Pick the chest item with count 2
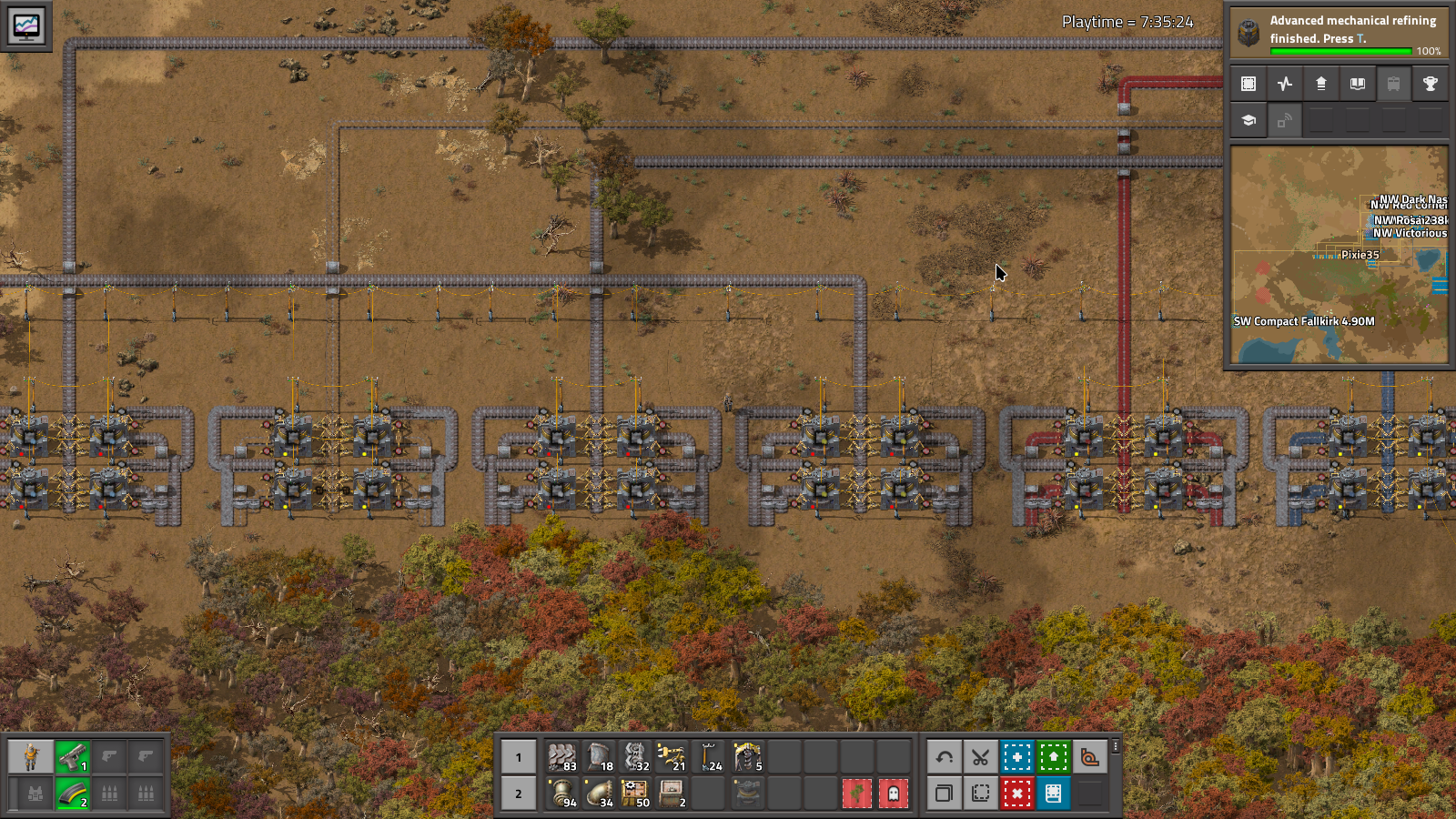This screenshot has height=819, width=1456. (672, 794)
